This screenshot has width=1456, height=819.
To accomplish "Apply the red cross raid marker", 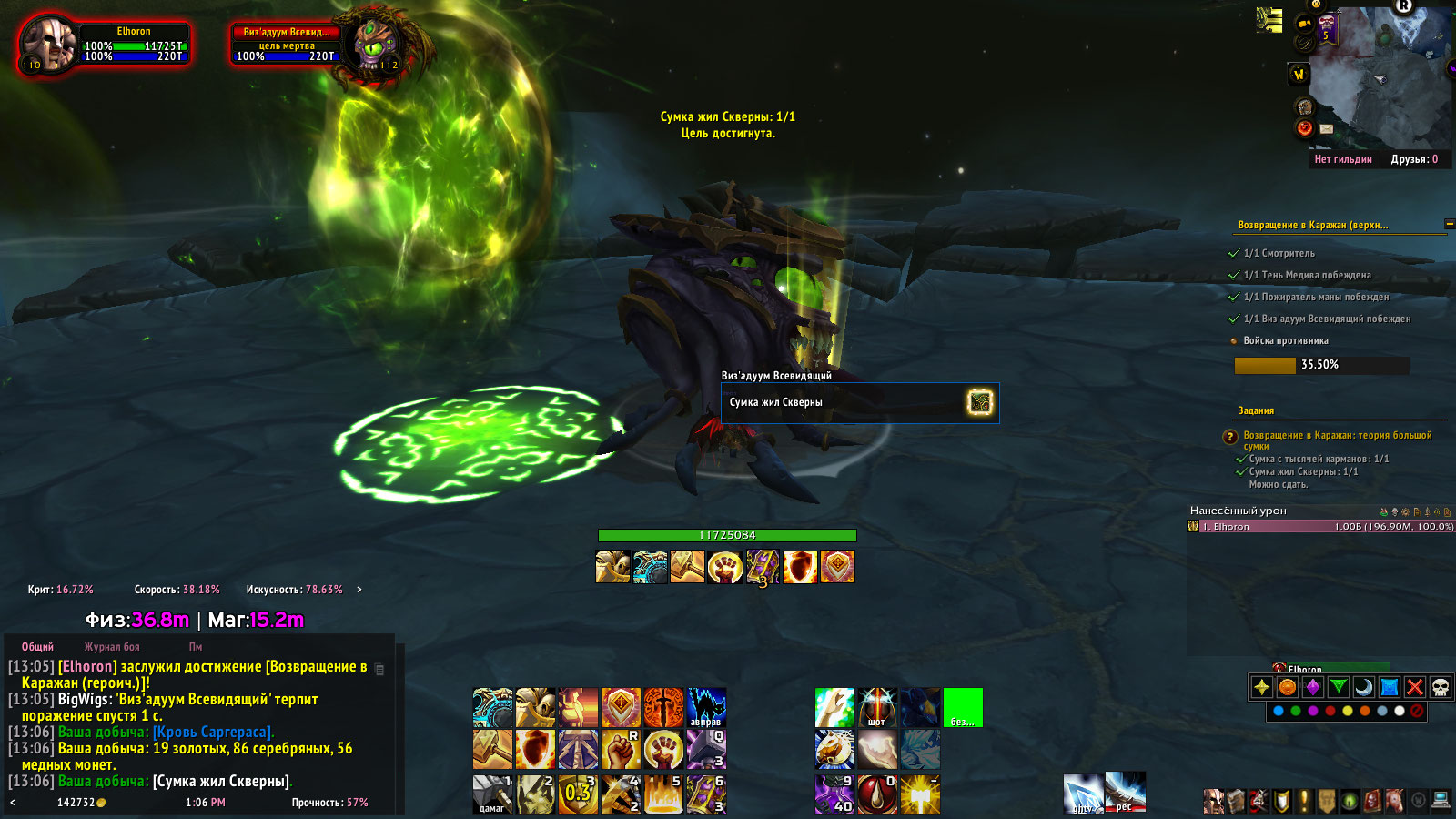I will [x=1414, y=687].
